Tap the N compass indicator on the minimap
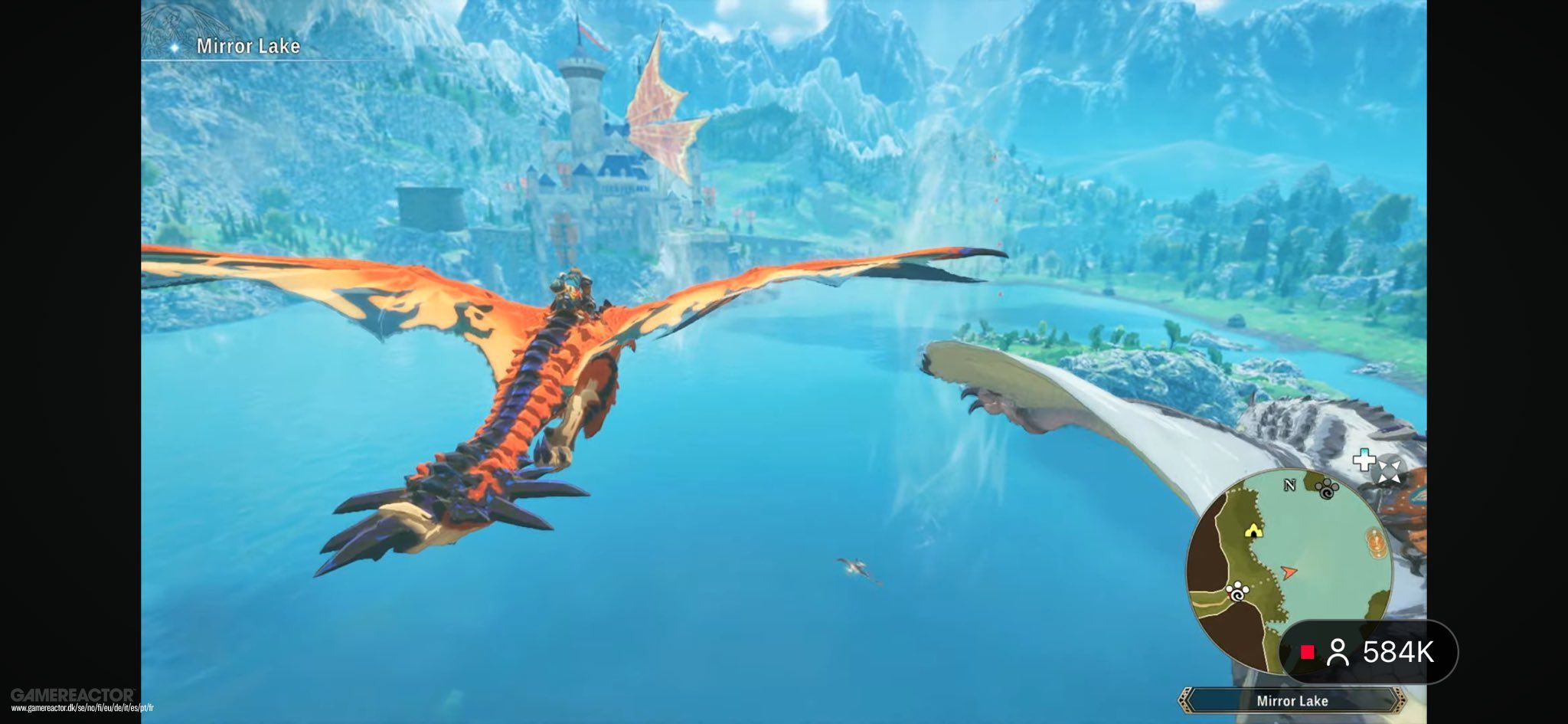1568x724 pixels. click(x=1290, y=485)
